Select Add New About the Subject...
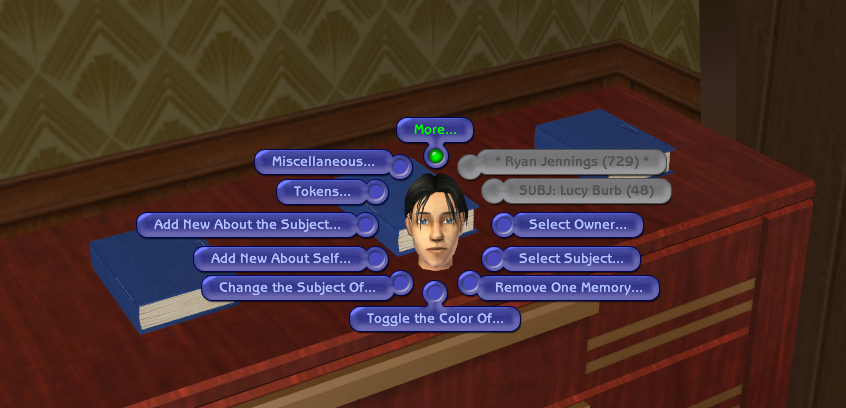The width and height of the screenshot is (846, 408). [254, 224]
